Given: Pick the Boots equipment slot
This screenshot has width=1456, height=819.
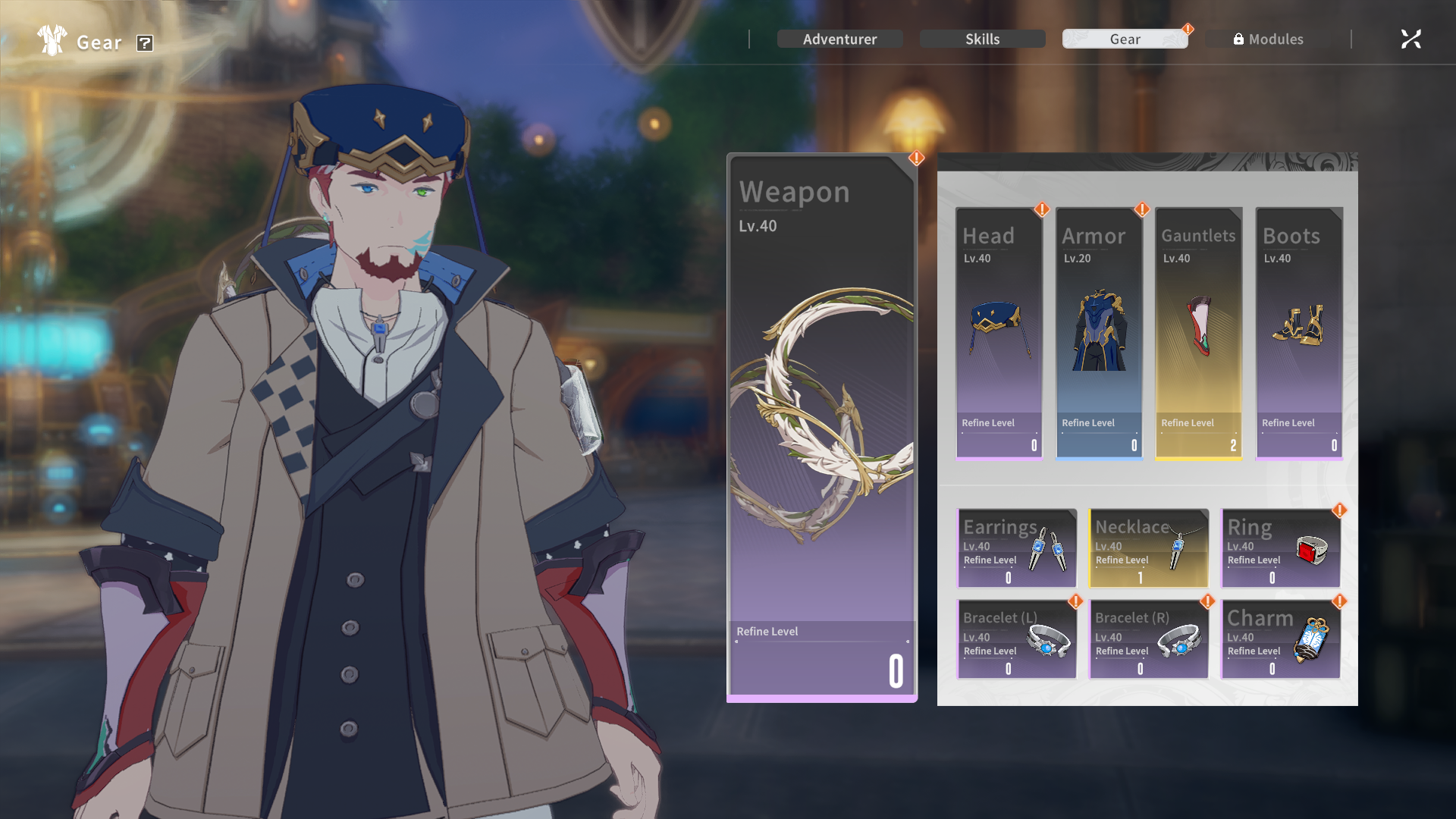Looking at the screenshot, I should [x=1299, y=334].
